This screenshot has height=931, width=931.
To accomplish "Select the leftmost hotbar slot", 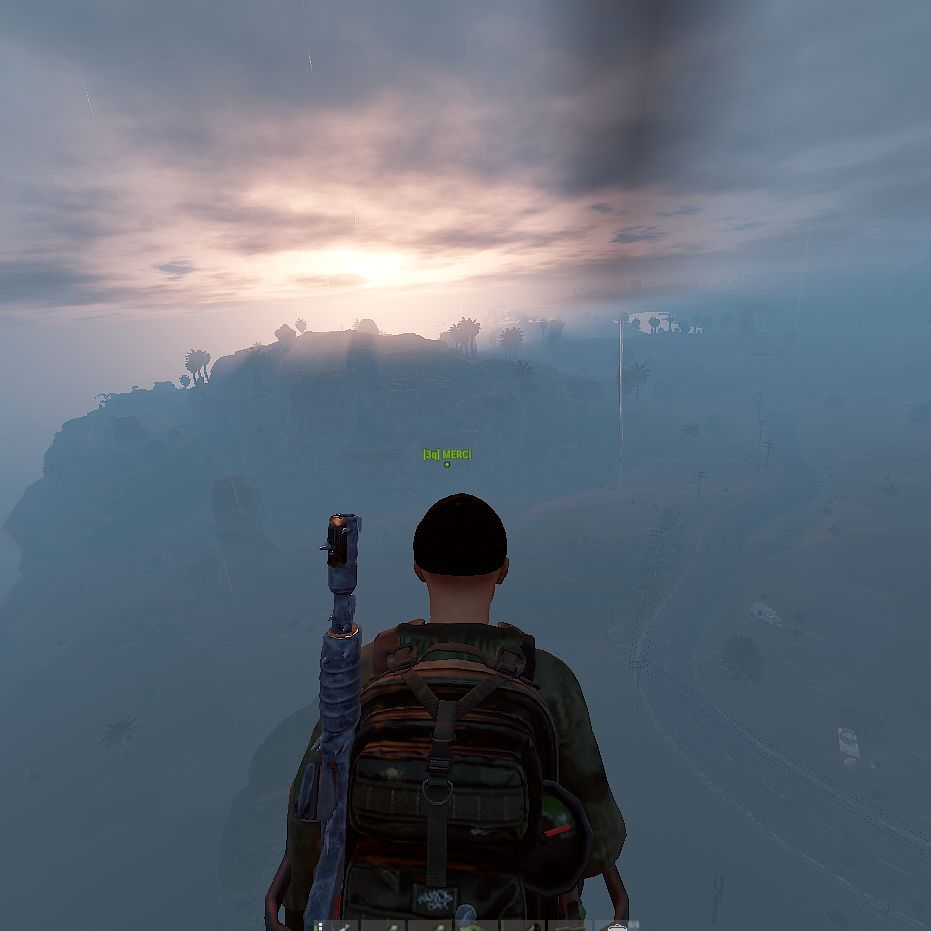I will coord(337,926).
